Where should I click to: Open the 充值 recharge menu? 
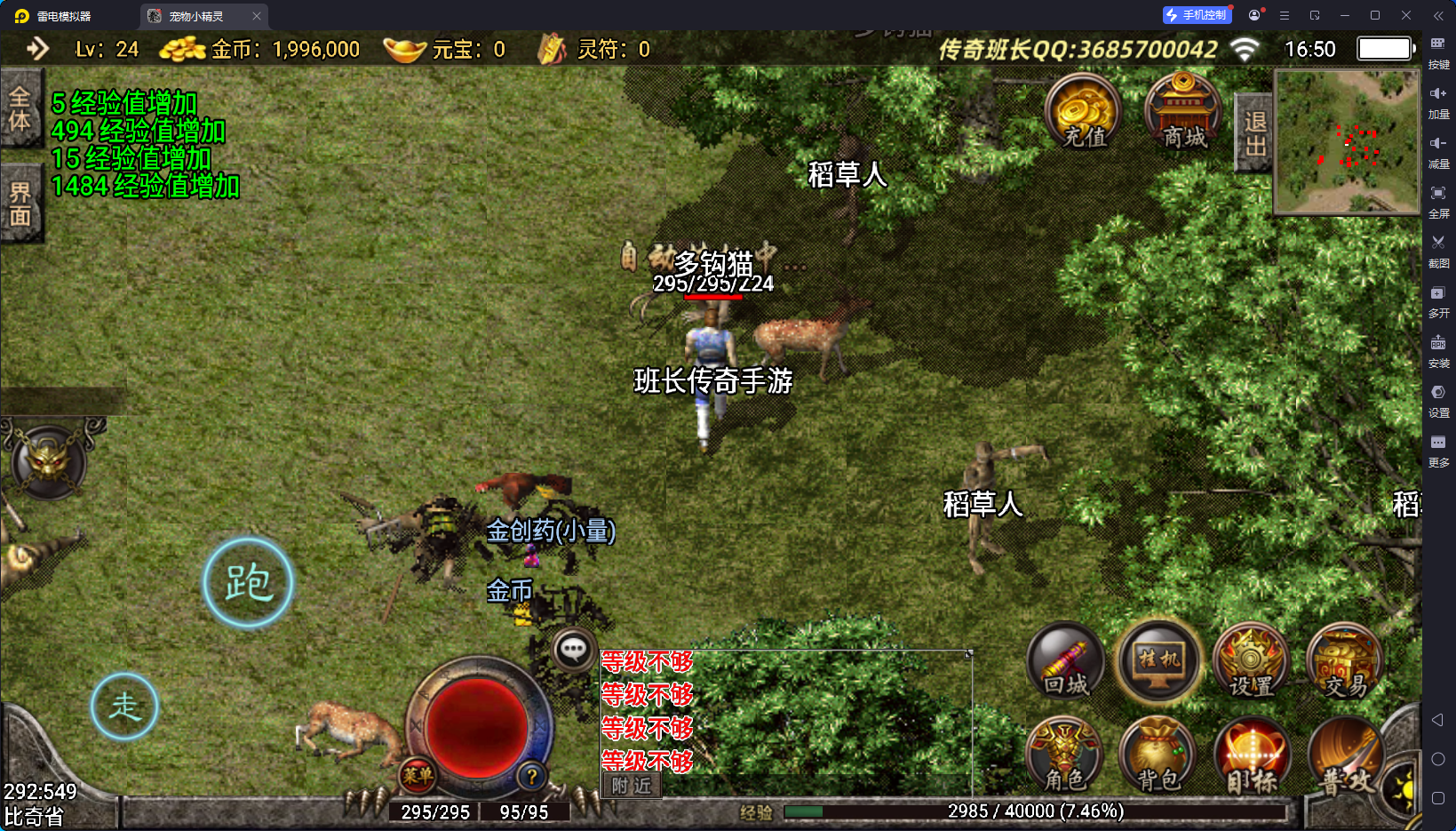point(1083,113)
